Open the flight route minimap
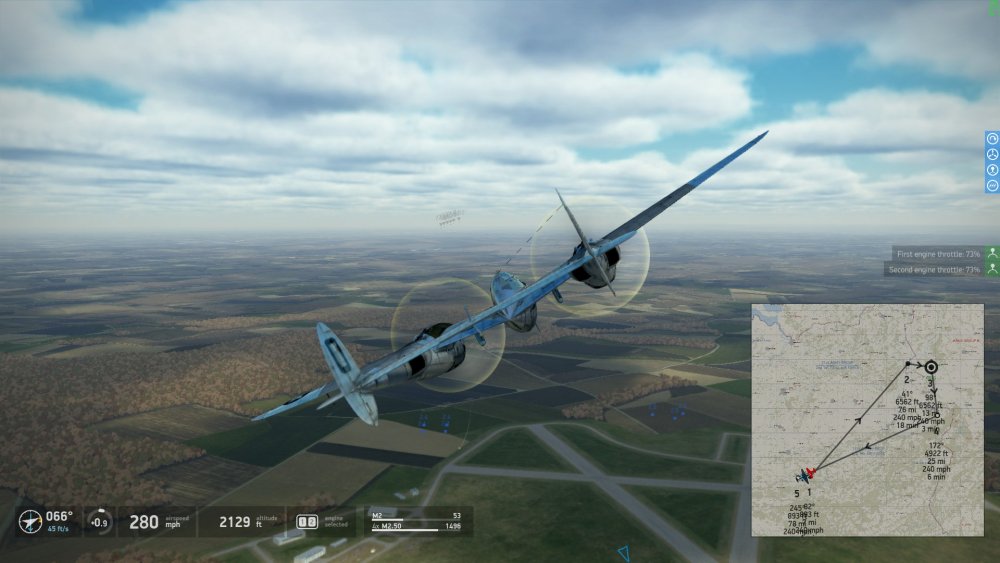 [x=867, y=420]
